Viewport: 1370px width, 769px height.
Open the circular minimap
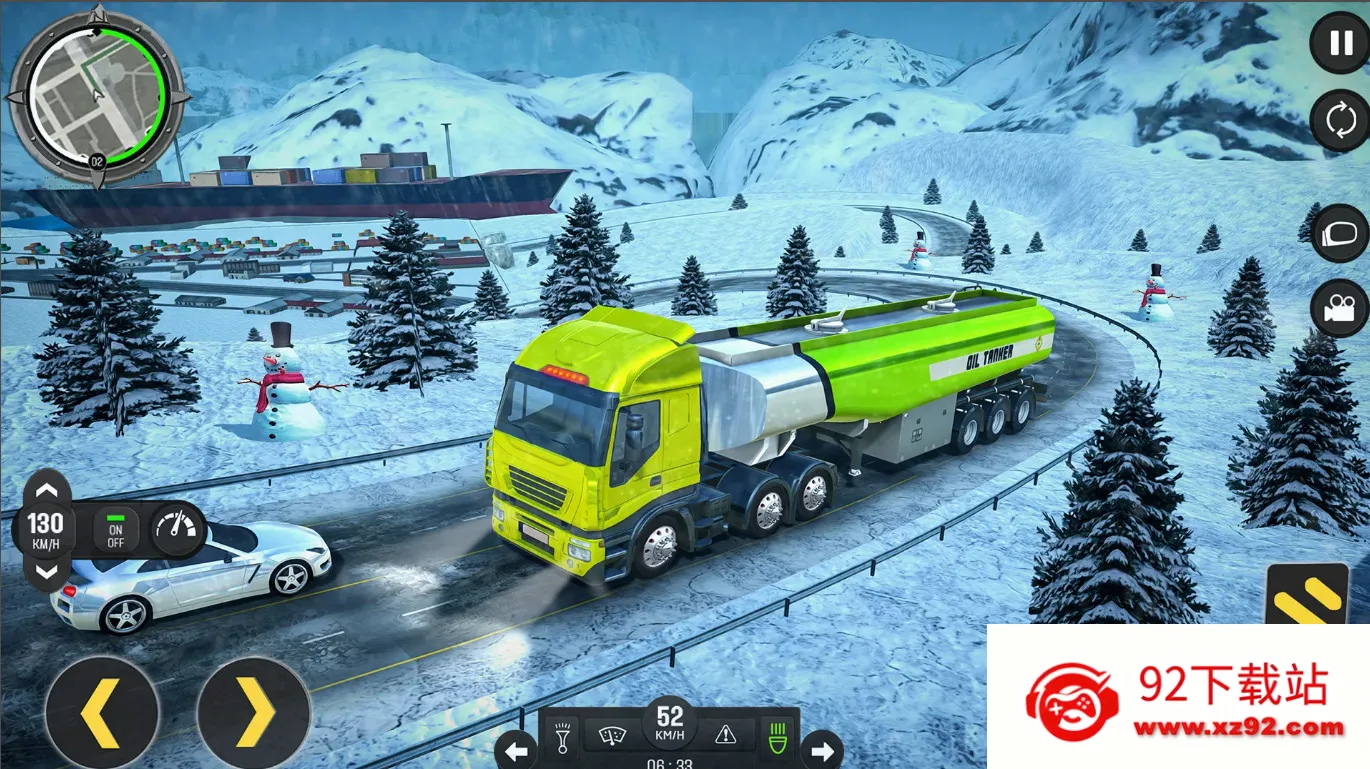click(97, 96)
